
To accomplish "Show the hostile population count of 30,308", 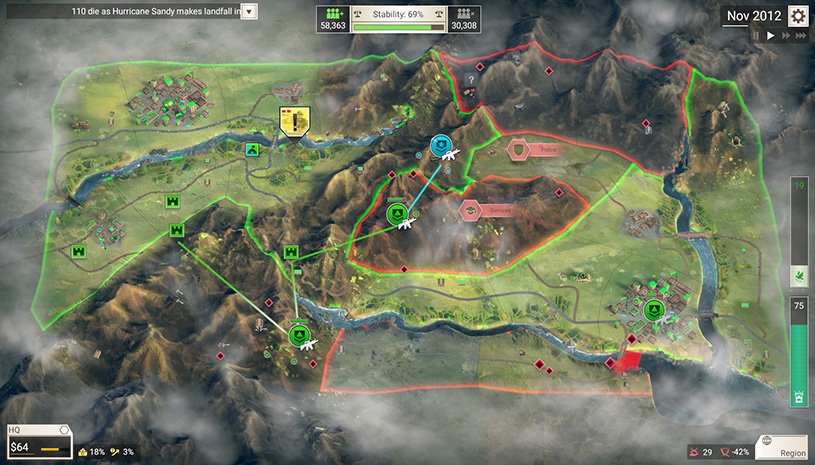I will (x=462, y=18).
